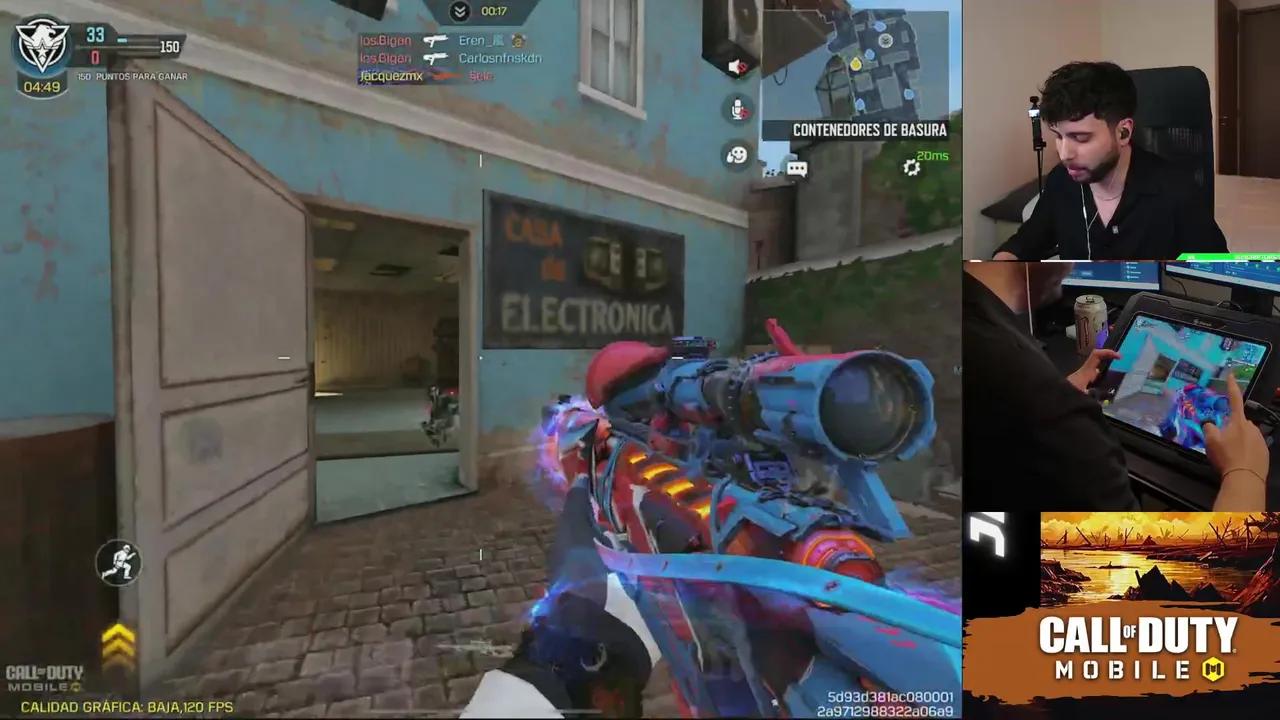Screen dimensions: 1280x720
Task: Select the CONTENEDORES DE BASURA location label
Action: [868, 130]
